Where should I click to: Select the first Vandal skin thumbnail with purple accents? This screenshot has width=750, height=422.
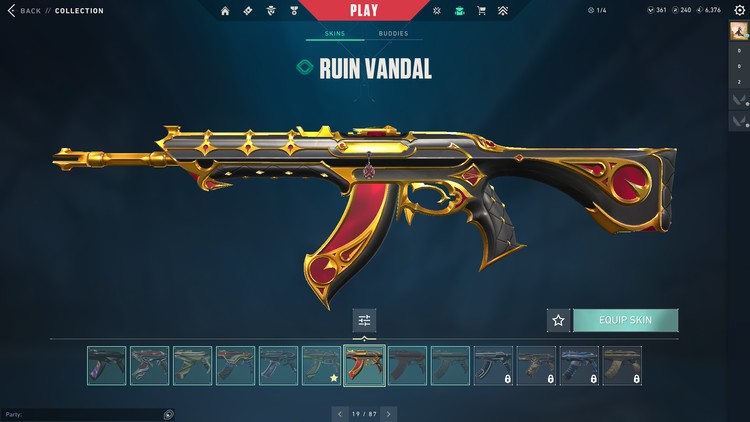click(106, 366)
